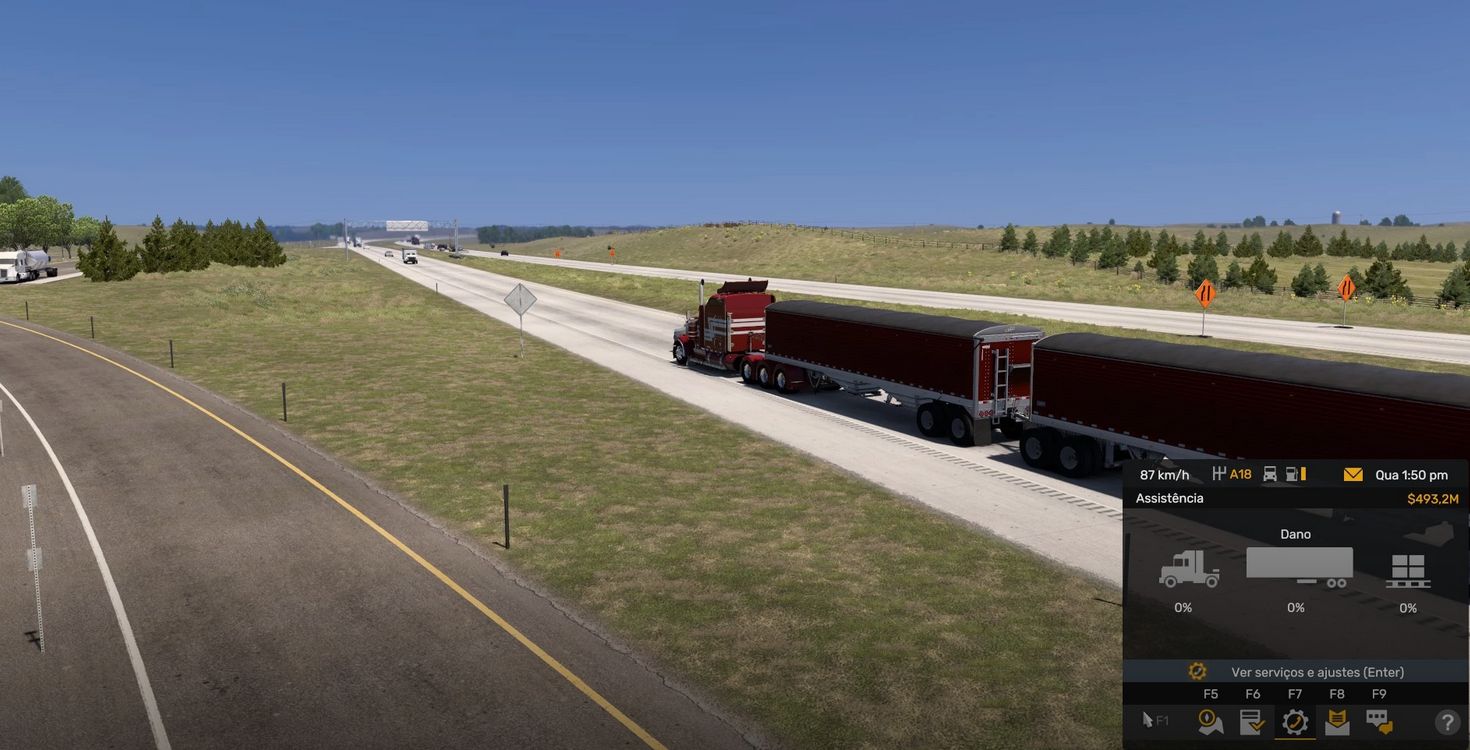Click the fuel gauge icon in status bar
The height and width of the screenshot is (750, 1470).
coord(1293,474)
